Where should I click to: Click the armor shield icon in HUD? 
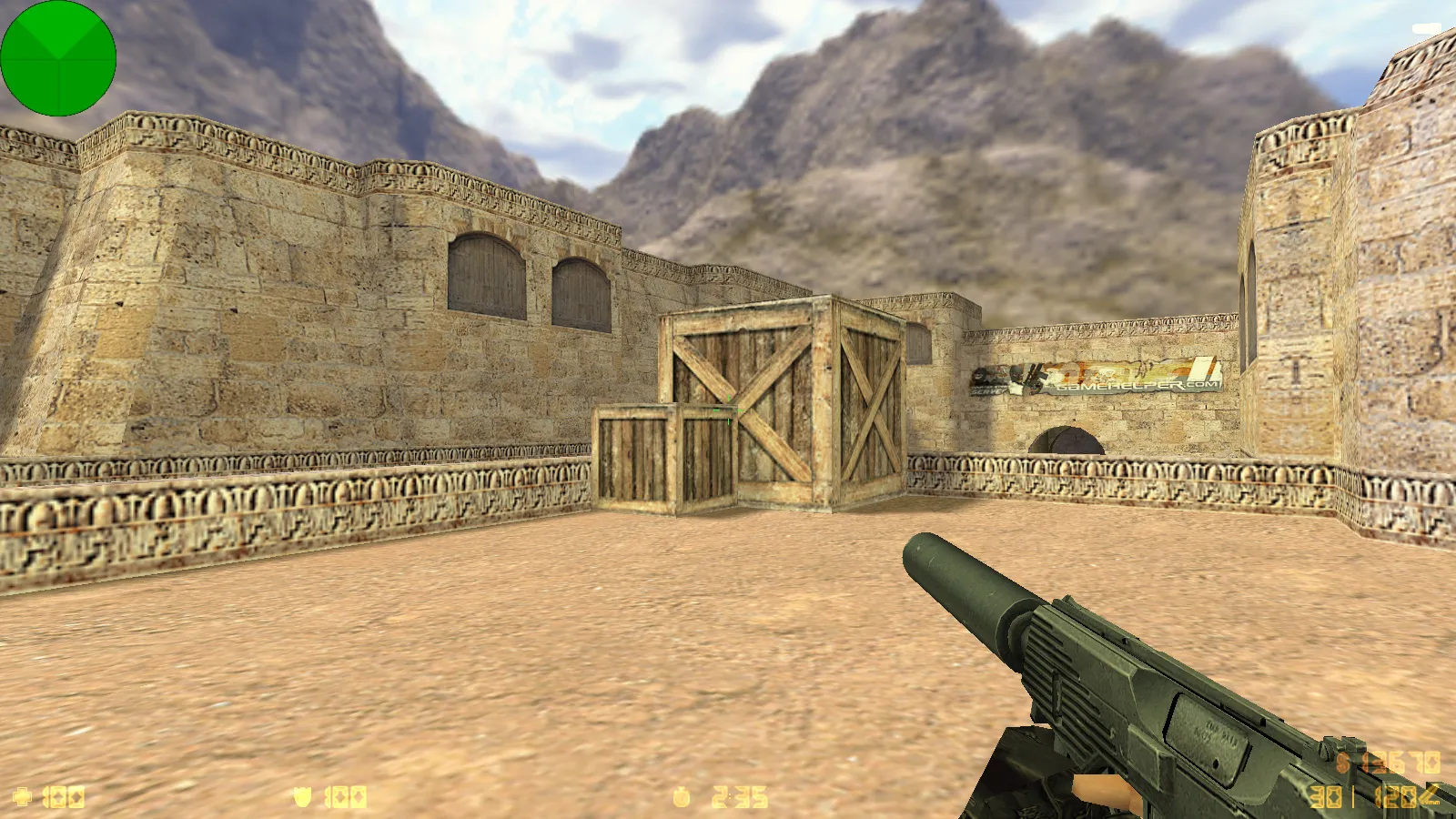coord(302,796)
